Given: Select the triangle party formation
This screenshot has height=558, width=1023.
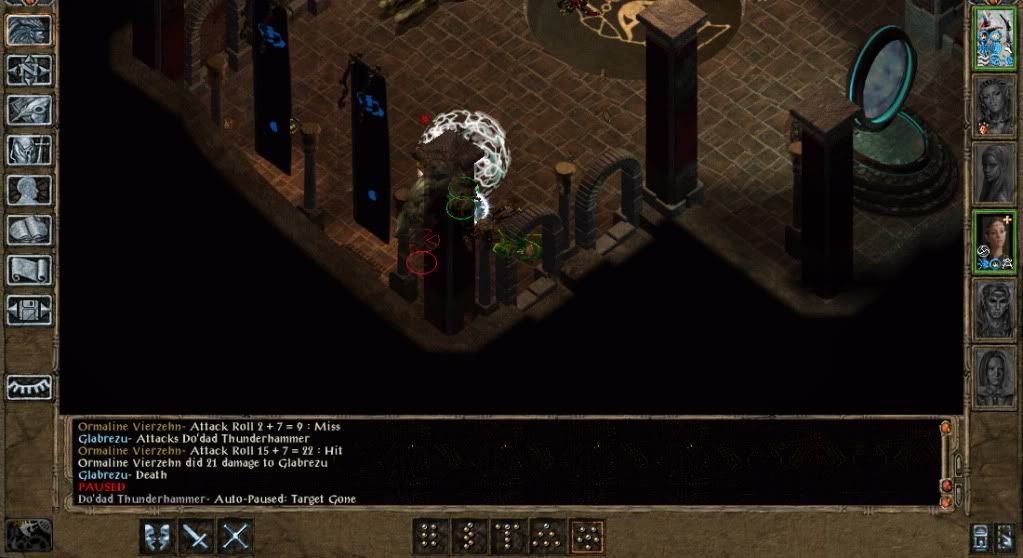Looking at the screenshot, I should (546, 536).
